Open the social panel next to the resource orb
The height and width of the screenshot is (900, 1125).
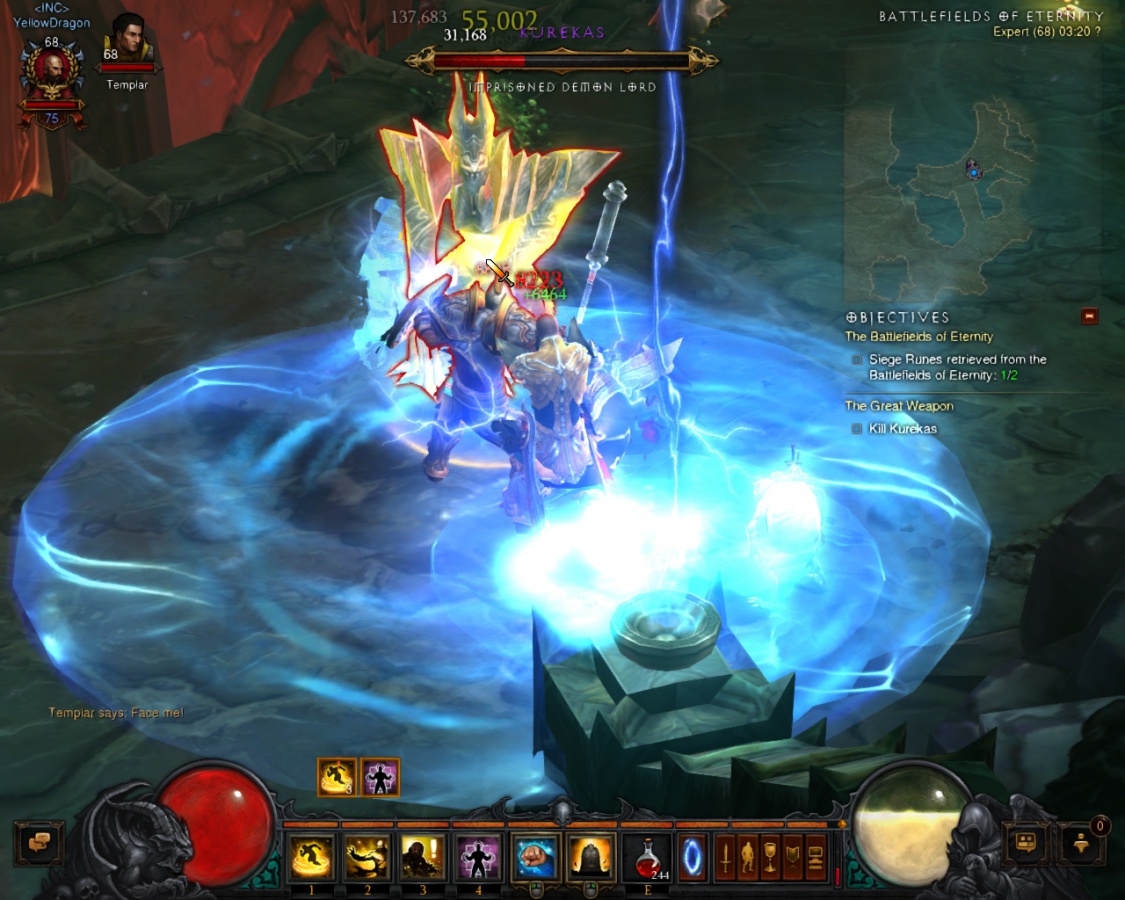pyautogui.click(x=1025, y=843)
